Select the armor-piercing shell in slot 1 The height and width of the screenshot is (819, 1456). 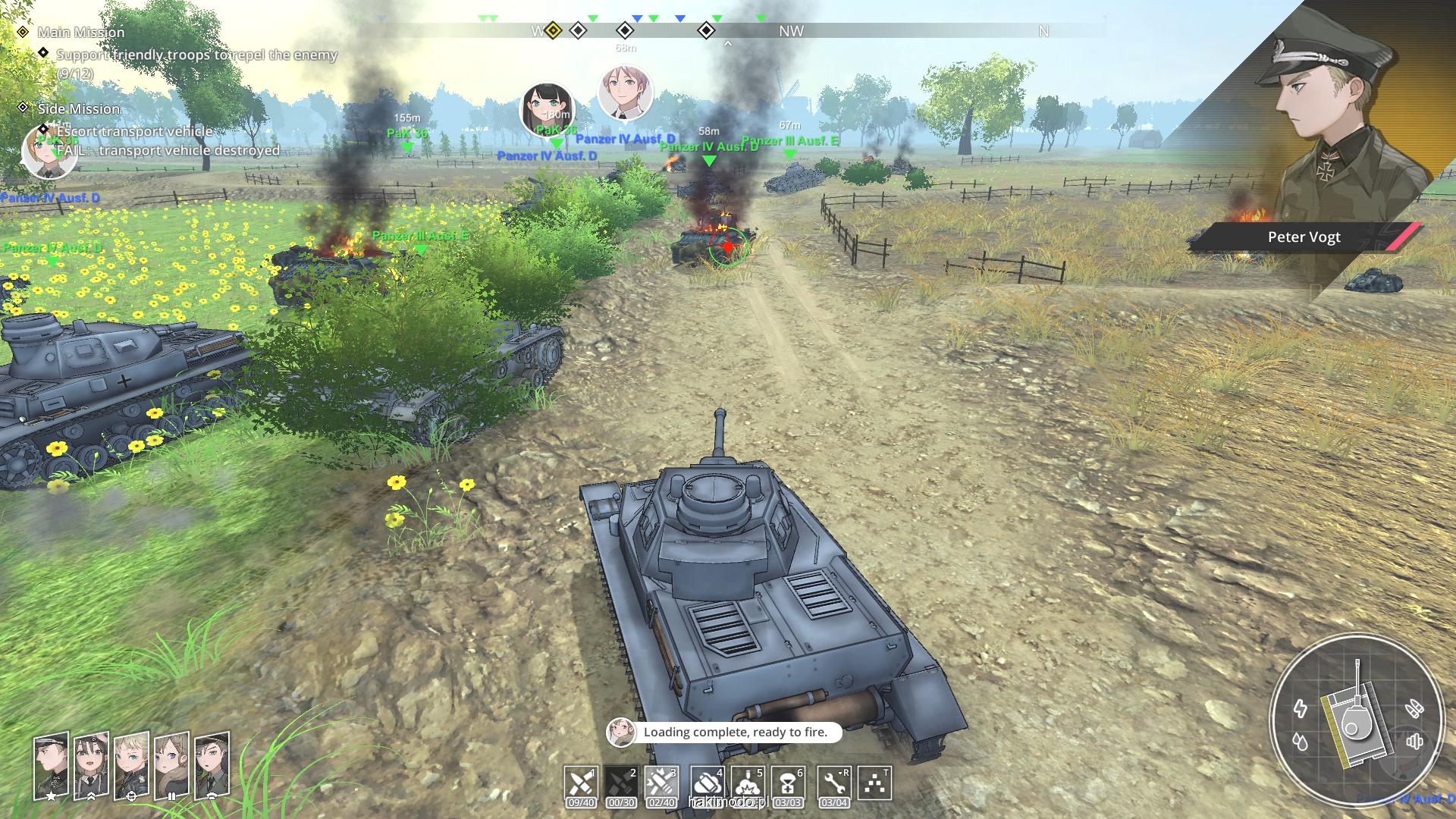(580, 783)
